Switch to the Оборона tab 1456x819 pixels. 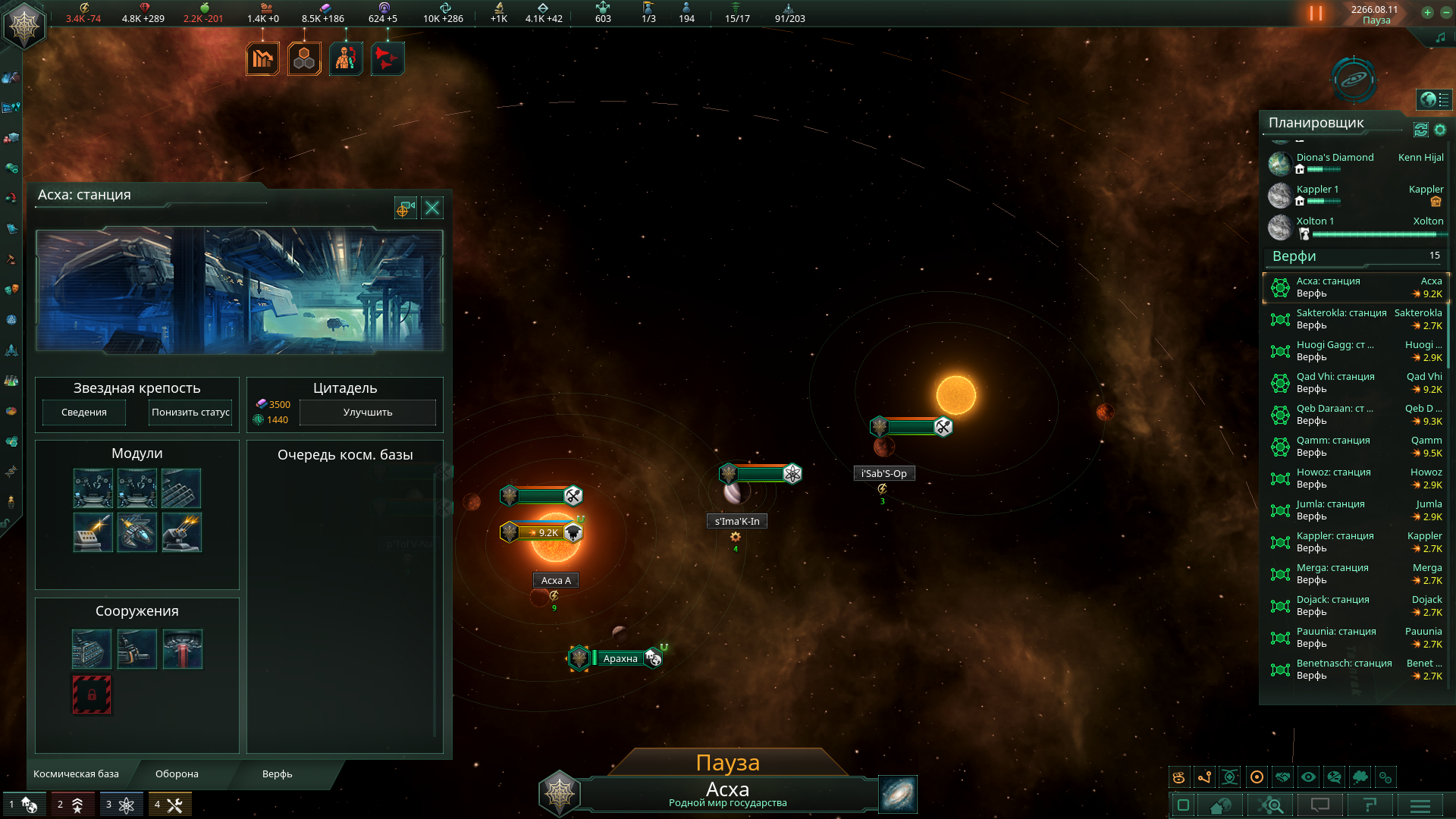177,774
